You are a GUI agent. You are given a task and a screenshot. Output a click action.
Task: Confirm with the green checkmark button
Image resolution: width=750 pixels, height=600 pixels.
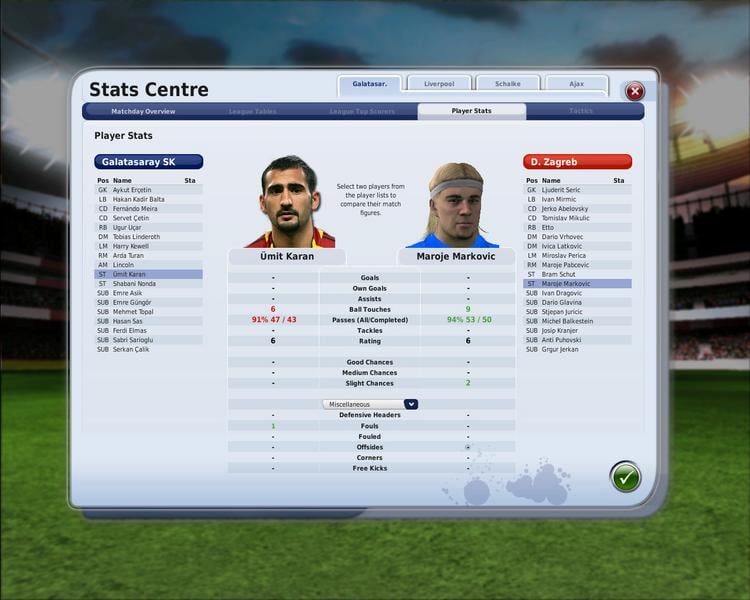click(626, 477)
